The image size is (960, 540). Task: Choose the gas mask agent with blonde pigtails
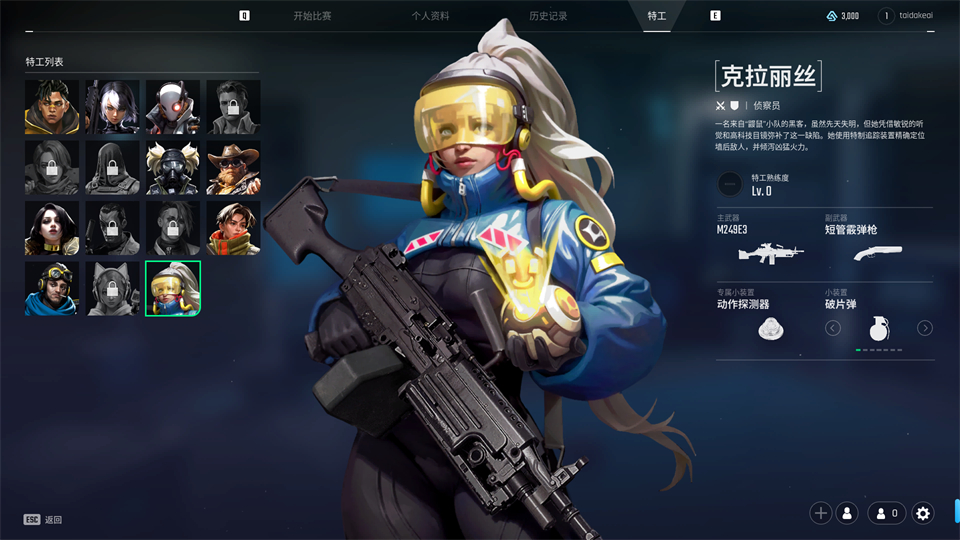tap(173, 168)
